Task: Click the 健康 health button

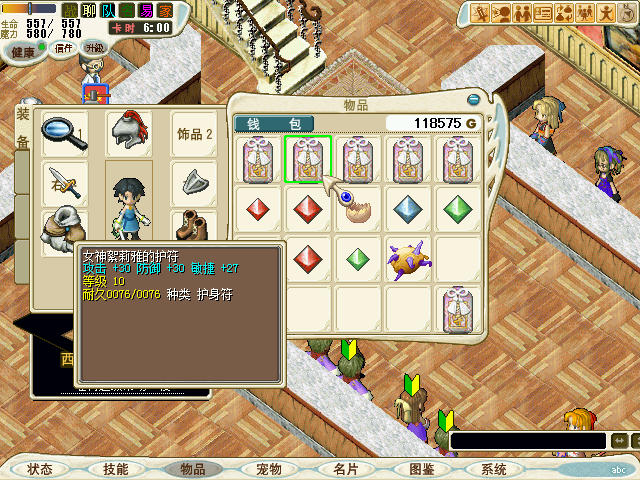Action: point(22,48)
